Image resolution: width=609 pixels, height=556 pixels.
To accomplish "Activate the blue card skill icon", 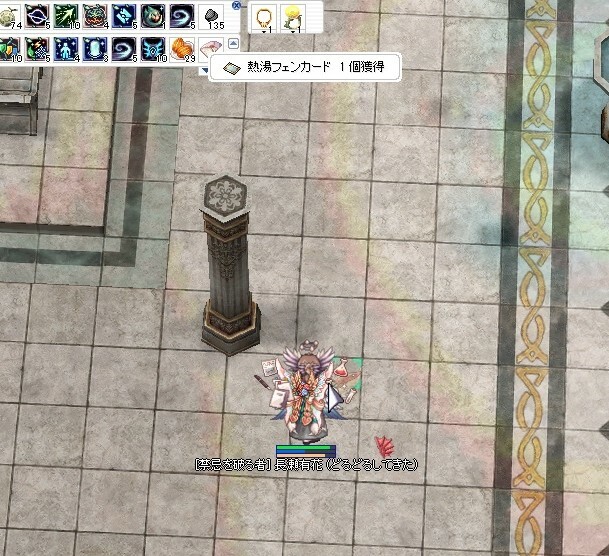I will point(124,16).
